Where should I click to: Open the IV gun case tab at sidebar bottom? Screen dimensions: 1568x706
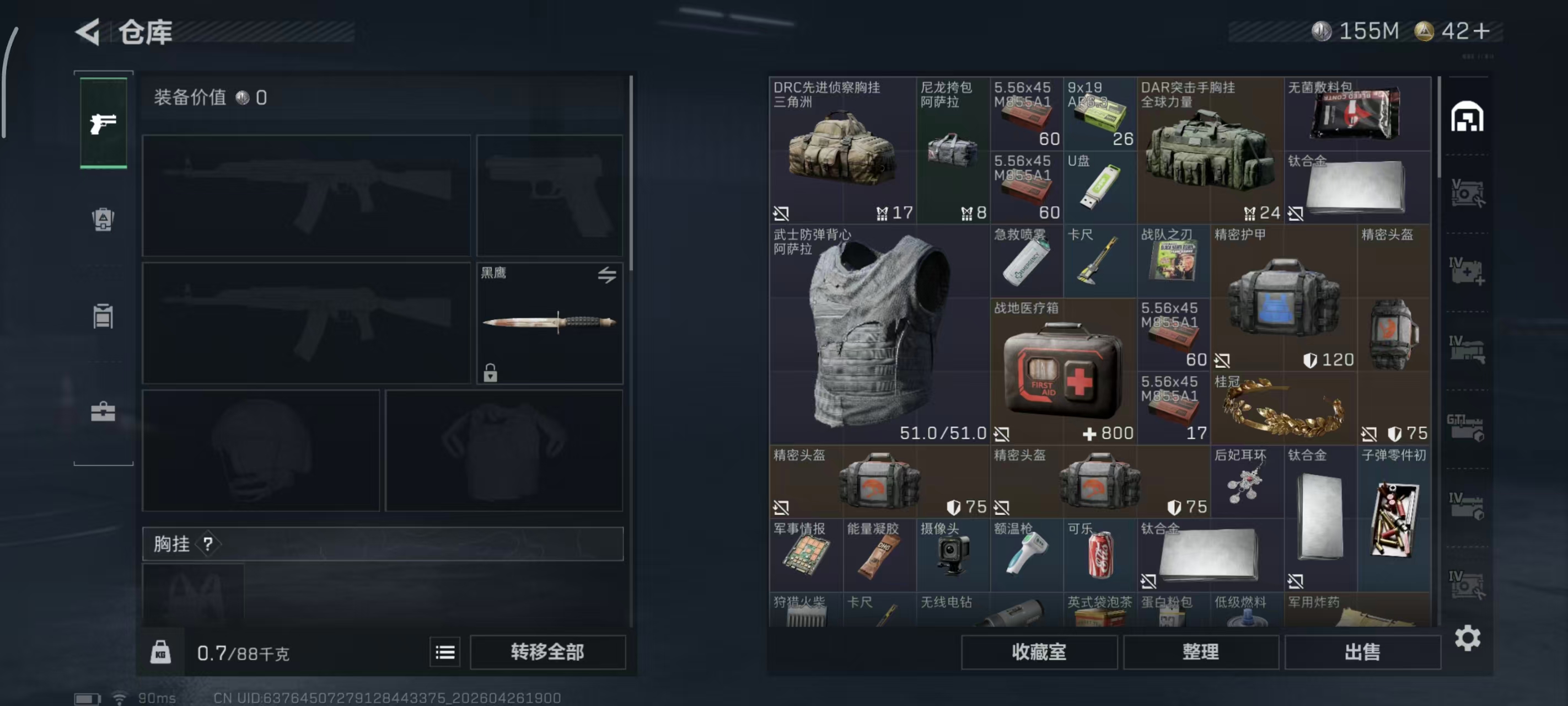tap(1467, 350)
